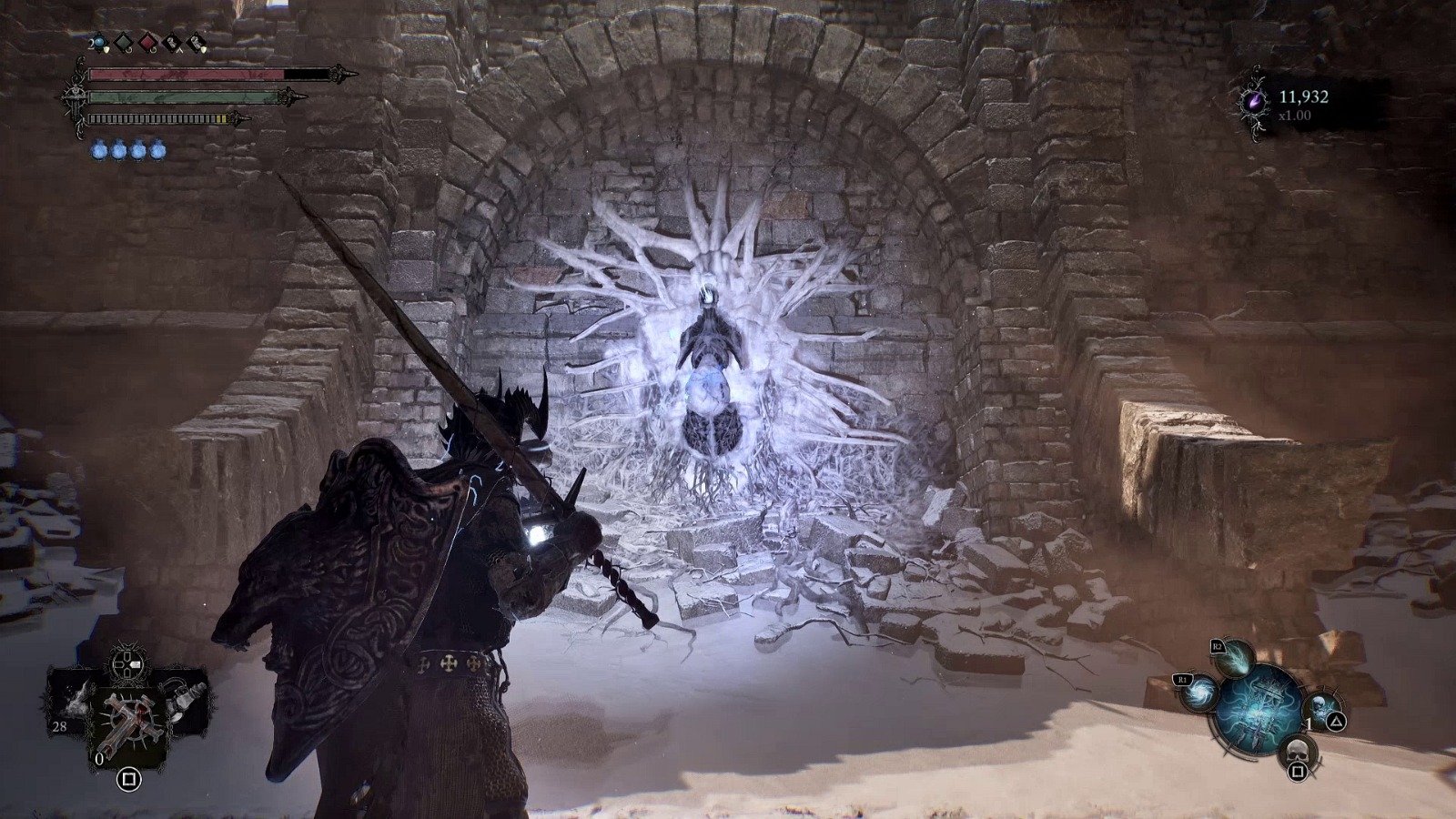This screenshot has width=1456, height=819.
Task: Expand the Square button prompt under the quickslot
Action: [x=129, y=779]
